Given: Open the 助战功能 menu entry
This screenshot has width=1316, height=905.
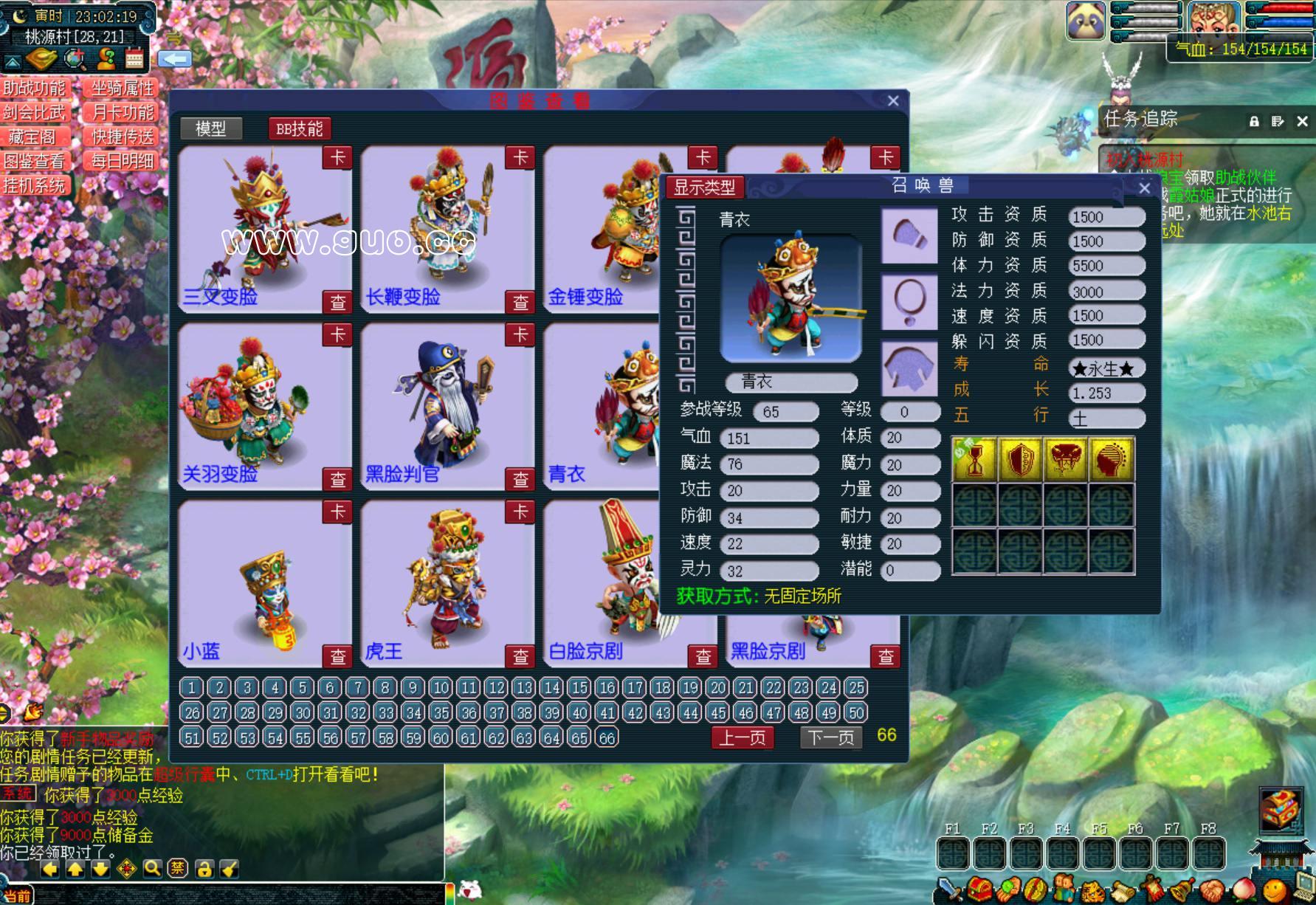Looking at the screenshot, I should (35, 89).
